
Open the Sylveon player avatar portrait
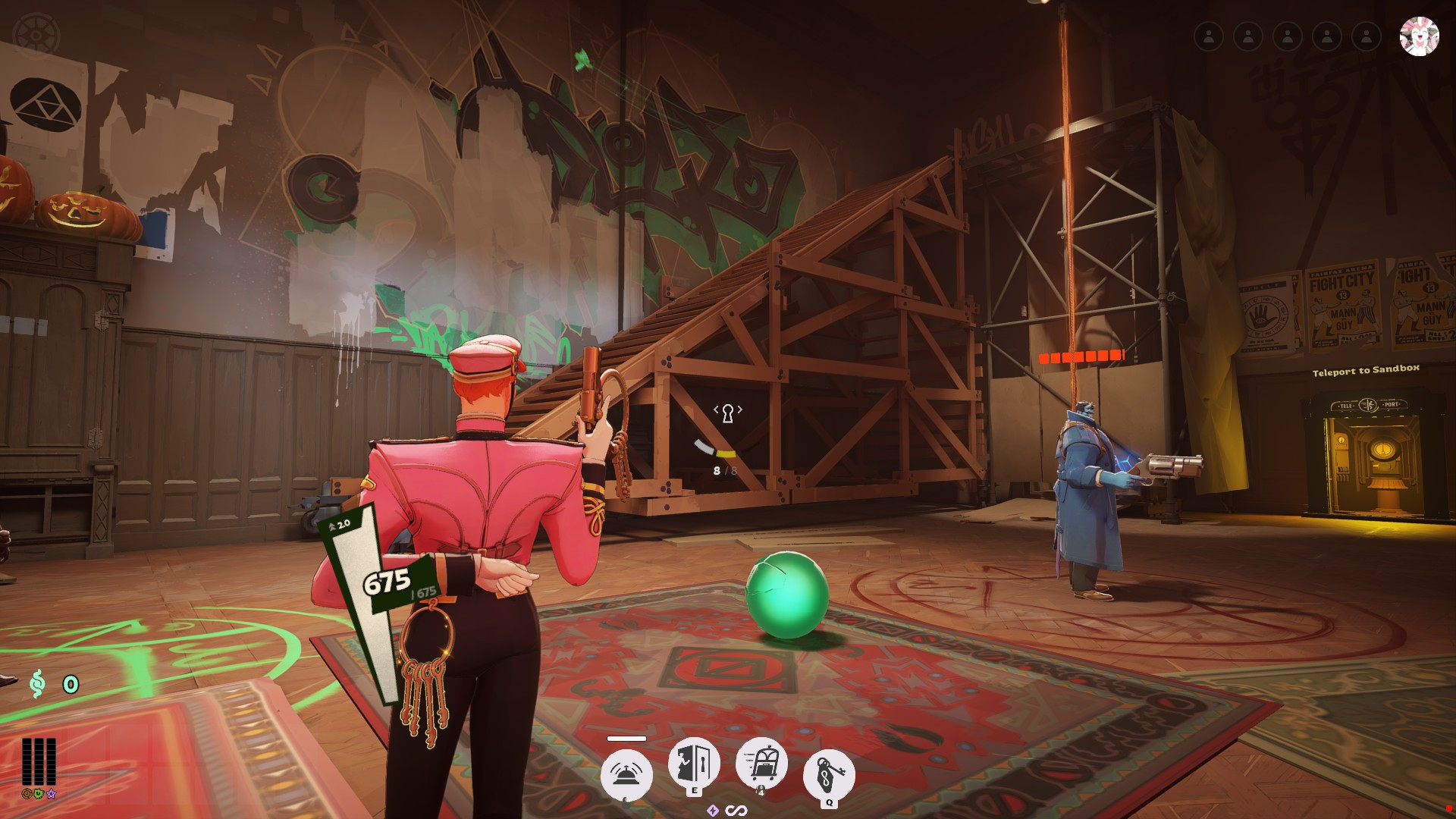coord(1421,36)
